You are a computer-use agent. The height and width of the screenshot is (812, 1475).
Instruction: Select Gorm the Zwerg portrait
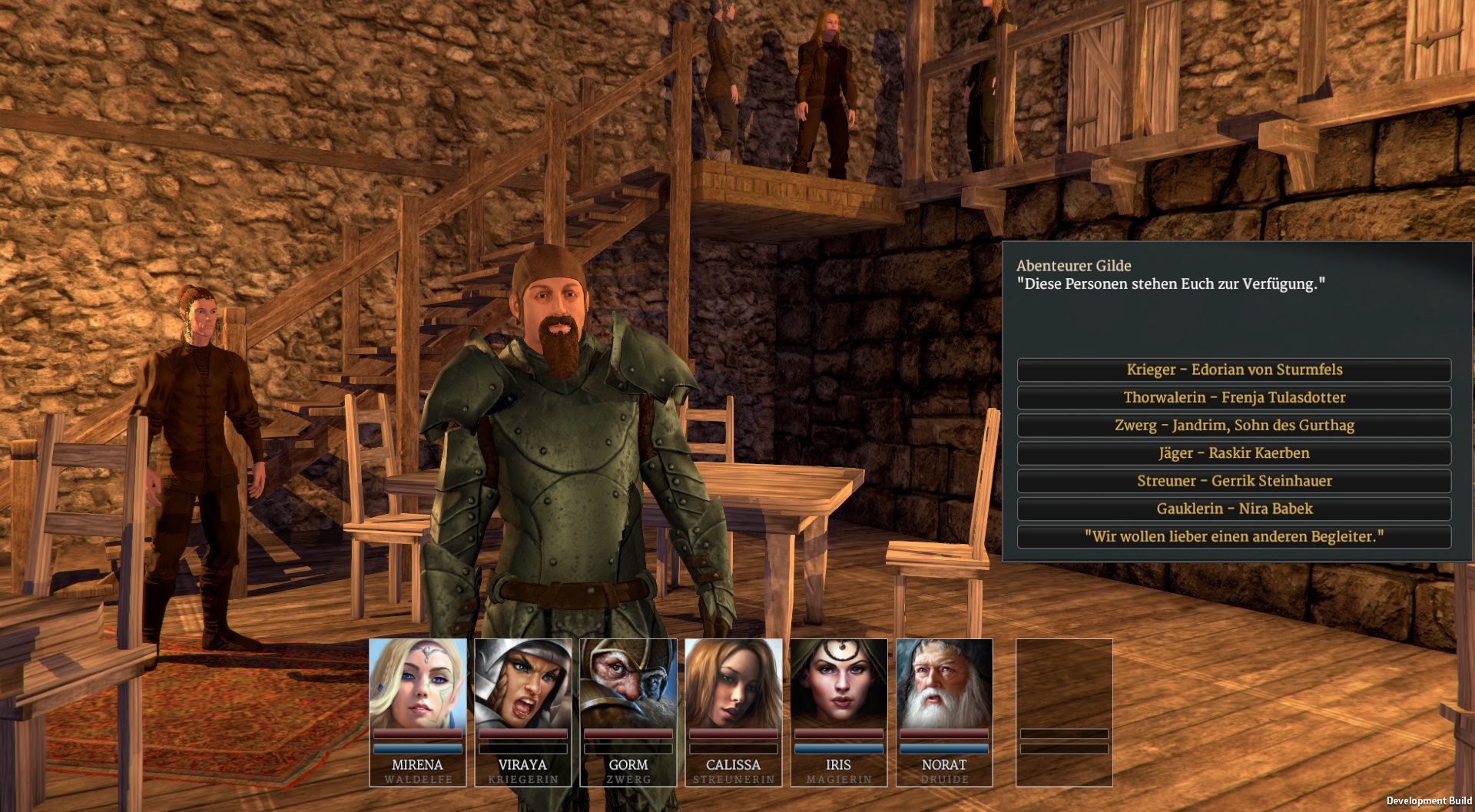click(628, 685)
